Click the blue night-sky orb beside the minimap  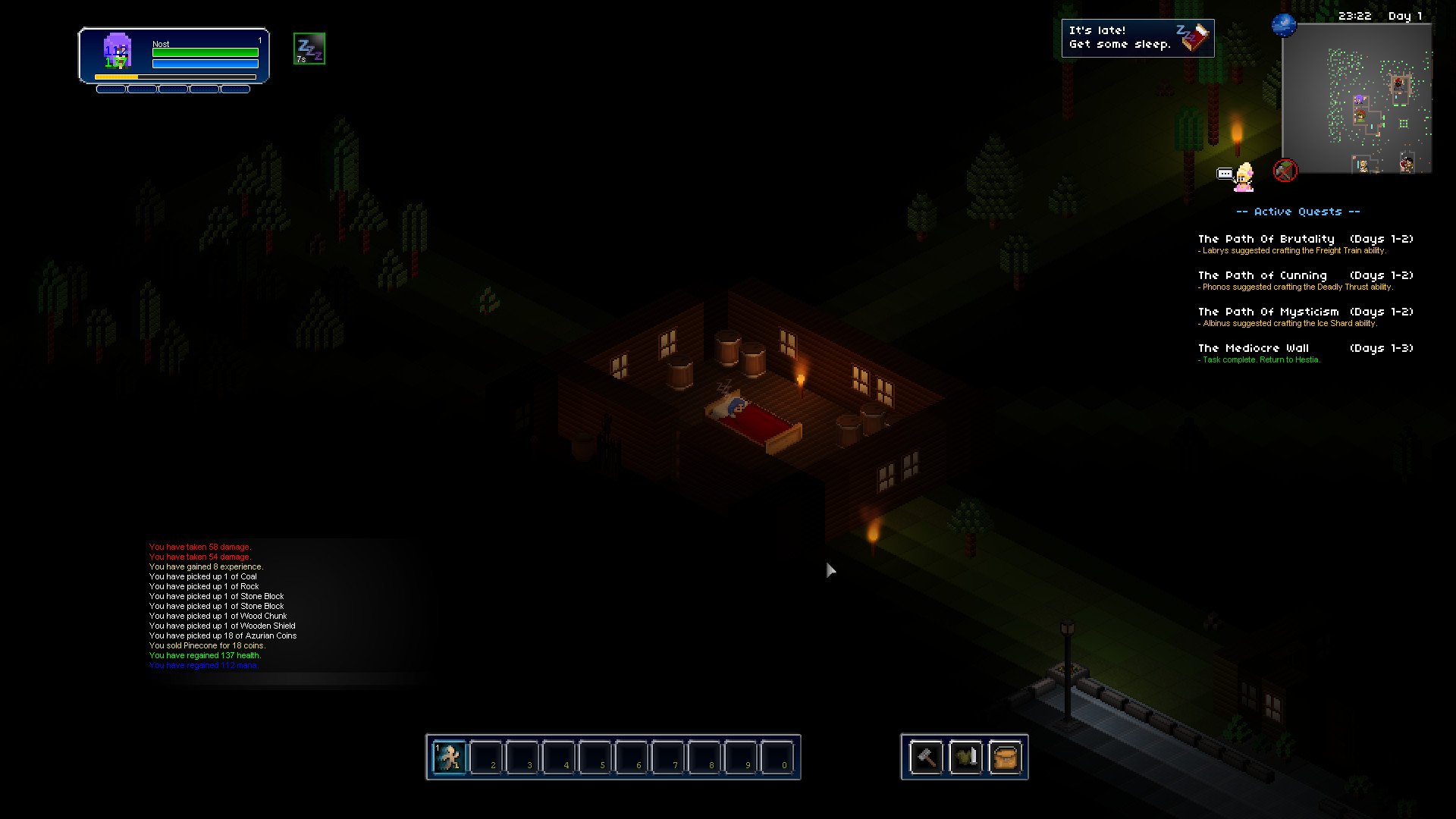point(1284,25)
